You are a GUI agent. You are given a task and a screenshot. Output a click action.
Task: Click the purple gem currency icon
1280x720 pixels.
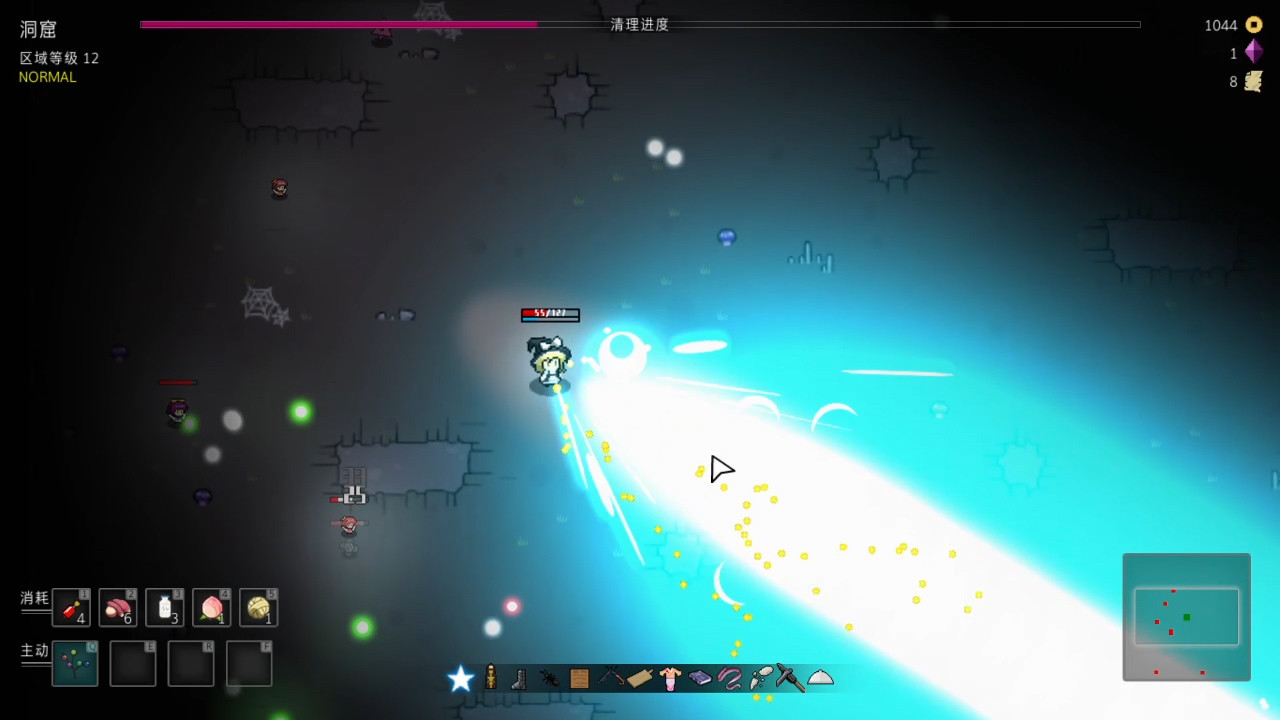coord(1254,52)
